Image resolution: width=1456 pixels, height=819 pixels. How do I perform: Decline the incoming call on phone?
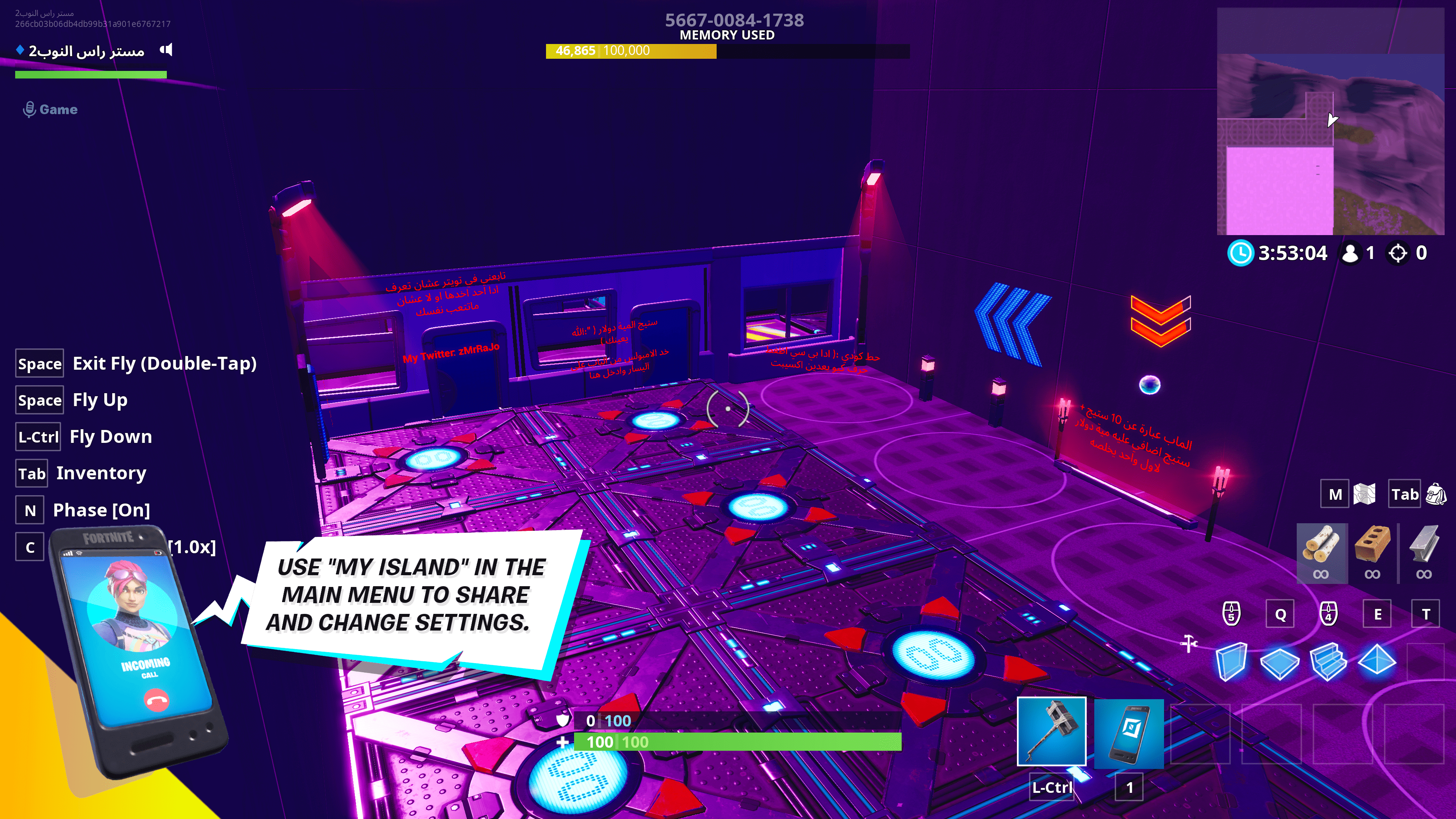point(156,700)
